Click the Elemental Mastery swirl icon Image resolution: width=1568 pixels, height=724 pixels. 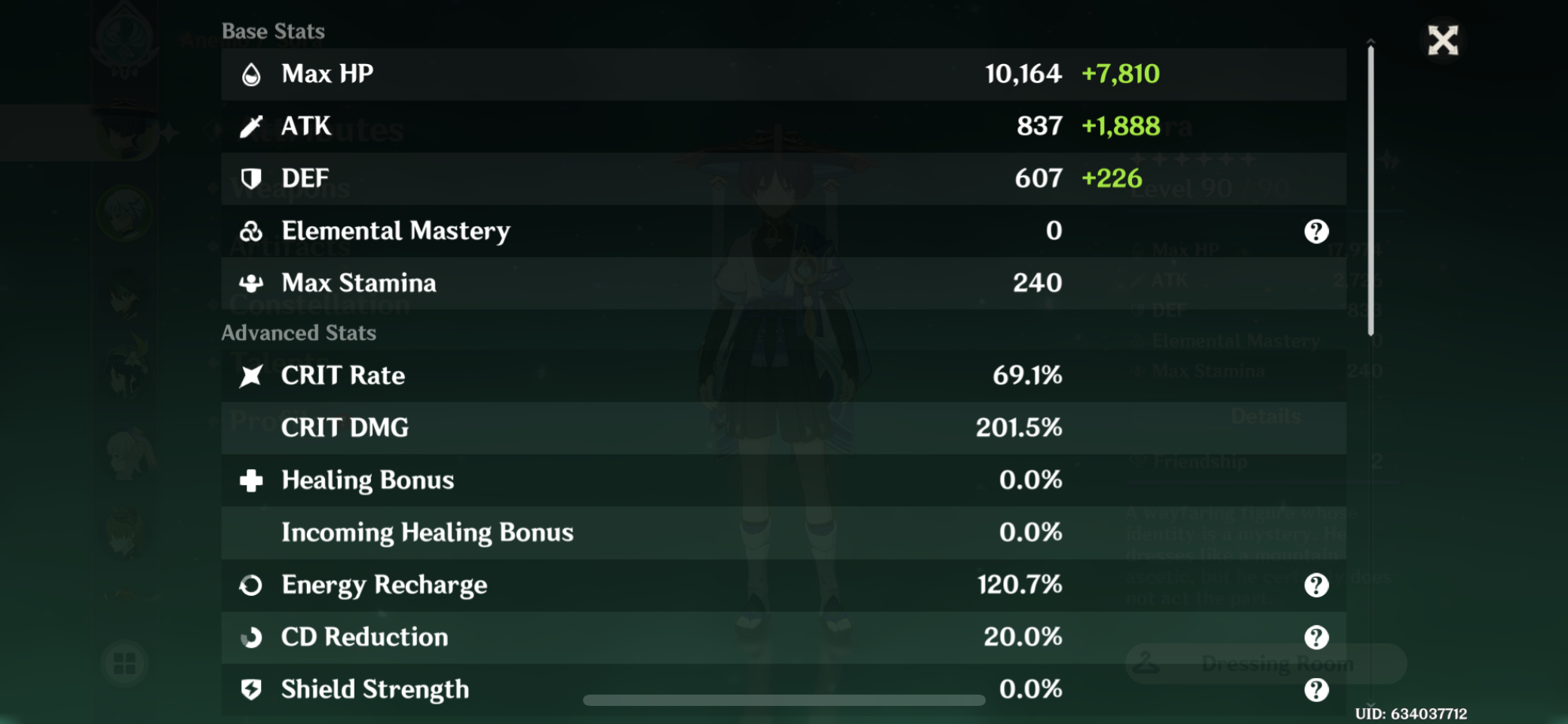(x=252, y=231)
